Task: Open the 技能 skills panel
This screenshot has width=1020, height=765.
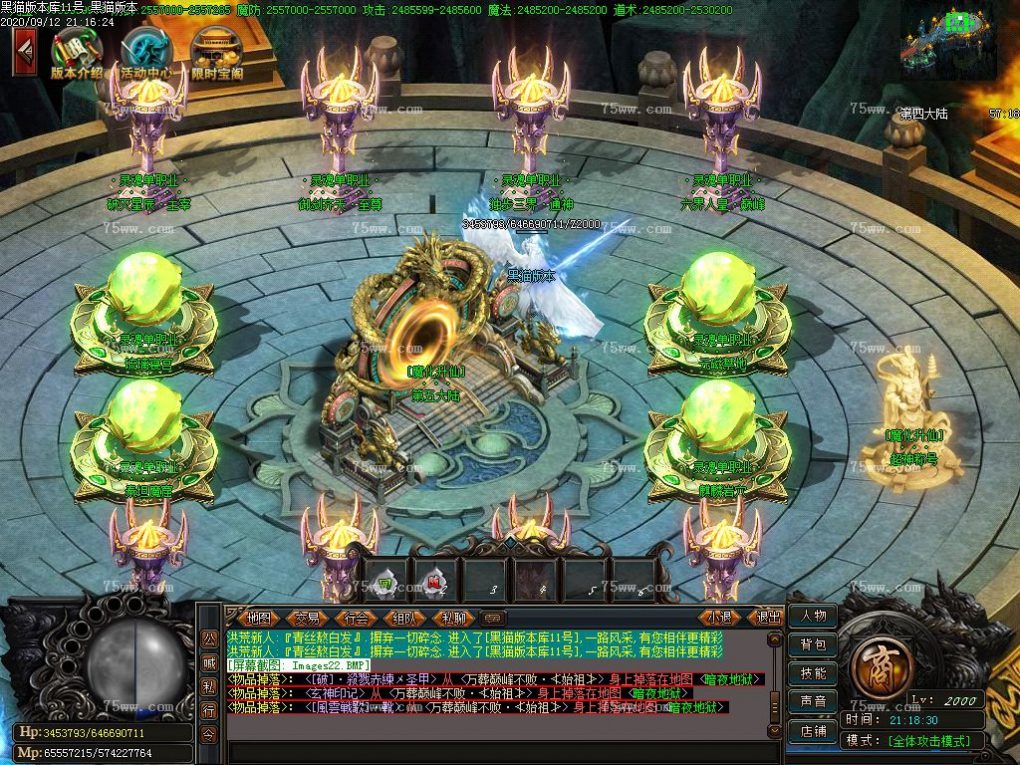Action: click(813, 673)
